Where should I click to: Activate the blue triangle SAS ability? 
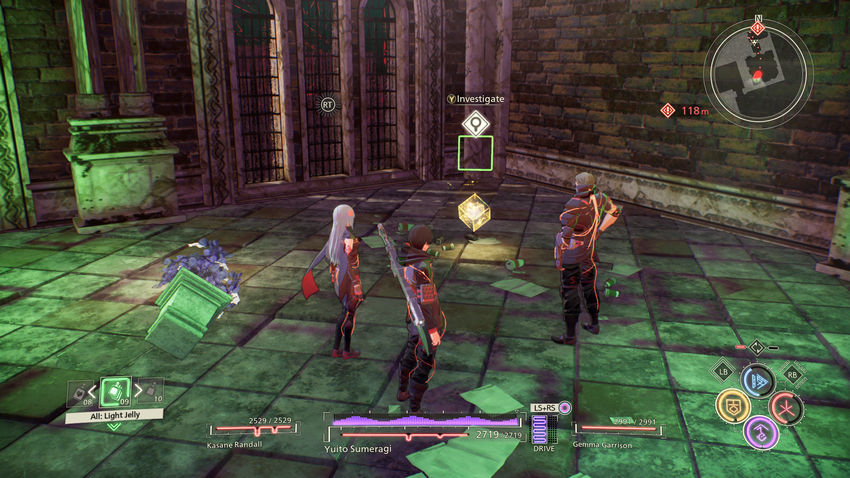[757, 381]
